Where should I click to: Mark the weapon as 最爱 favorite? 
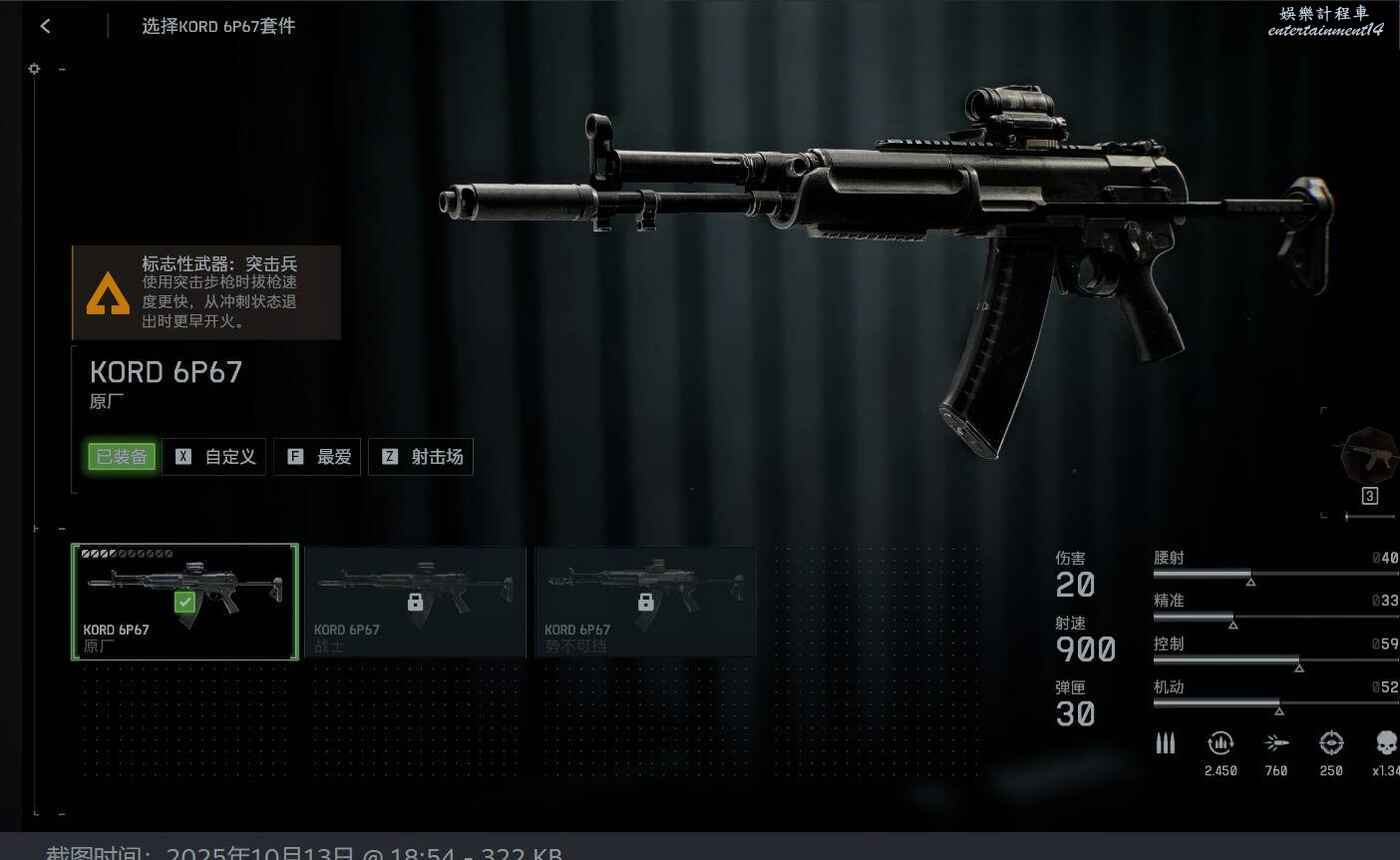click(318, 457)
